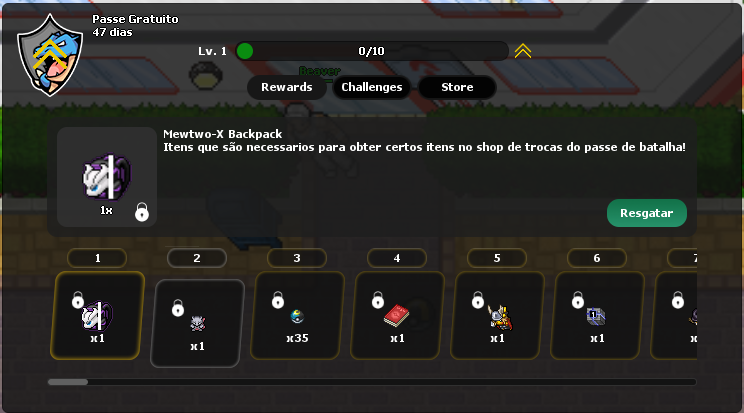Click the yellow double-chevron level-up icon
Image resolution: width=744 pixels, height=413 pixels.
tap(523, 51)
